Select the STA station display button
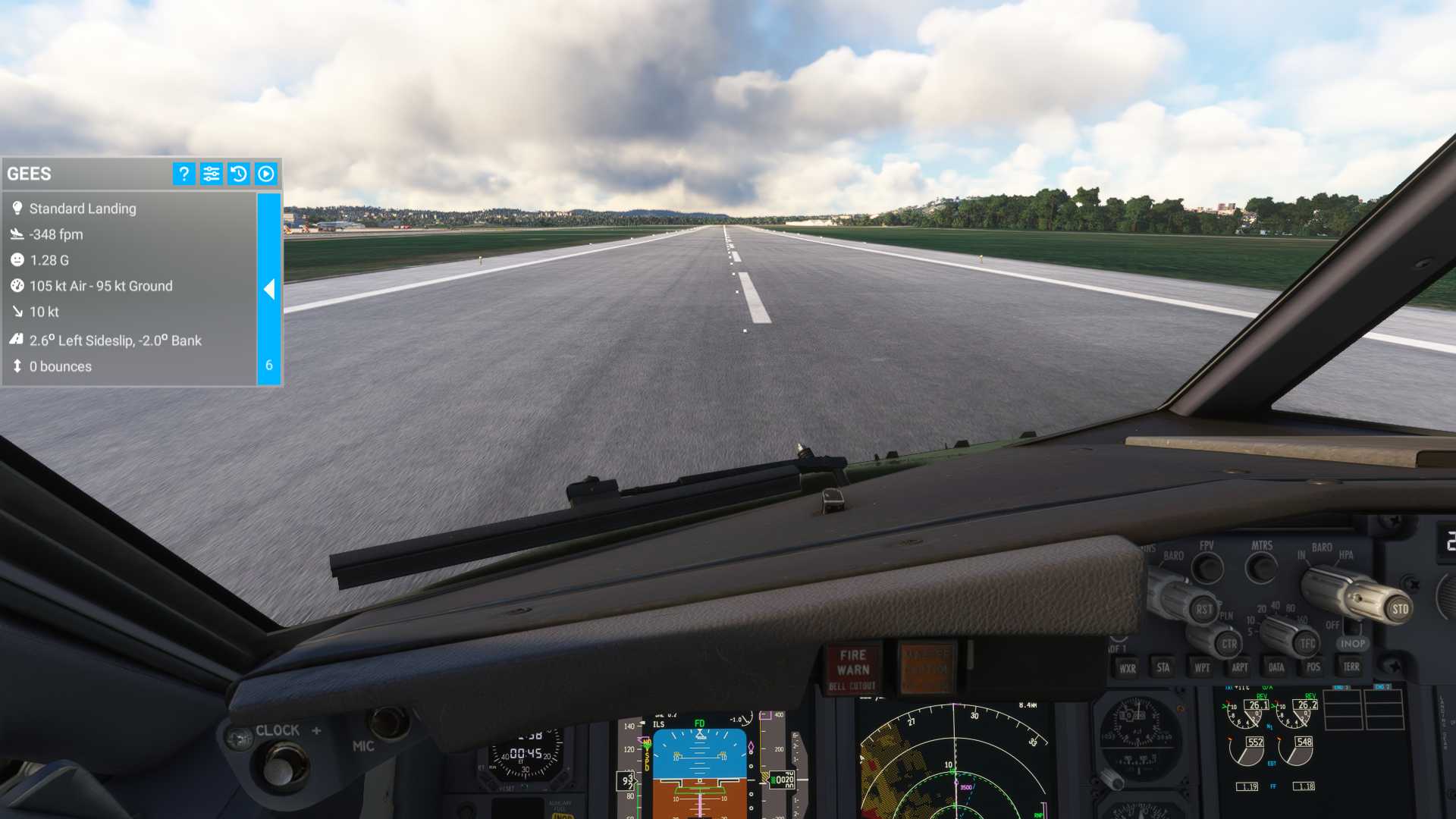The width and height of the screenshot is (1456, 819). tap(1163, 668)
